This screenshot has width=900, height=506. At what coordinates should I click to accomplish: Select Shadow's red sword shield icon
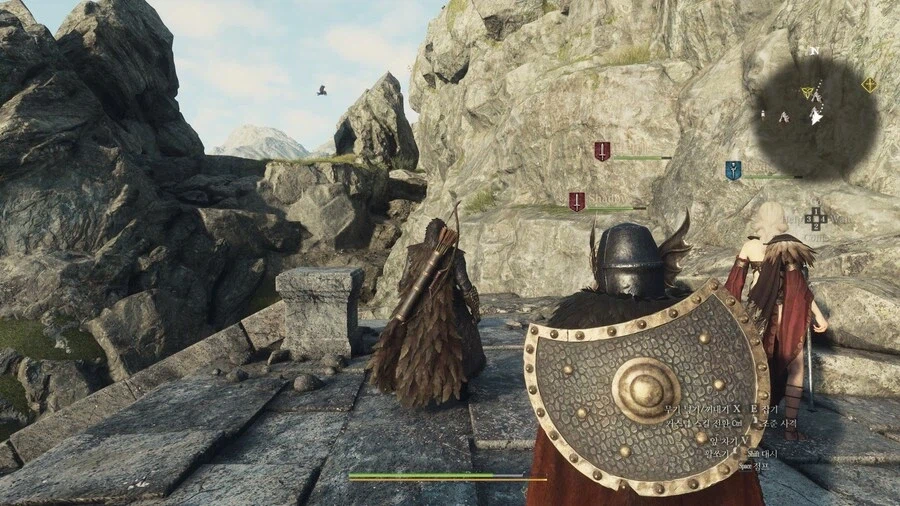pyautogui.click(x=577, y=201)
